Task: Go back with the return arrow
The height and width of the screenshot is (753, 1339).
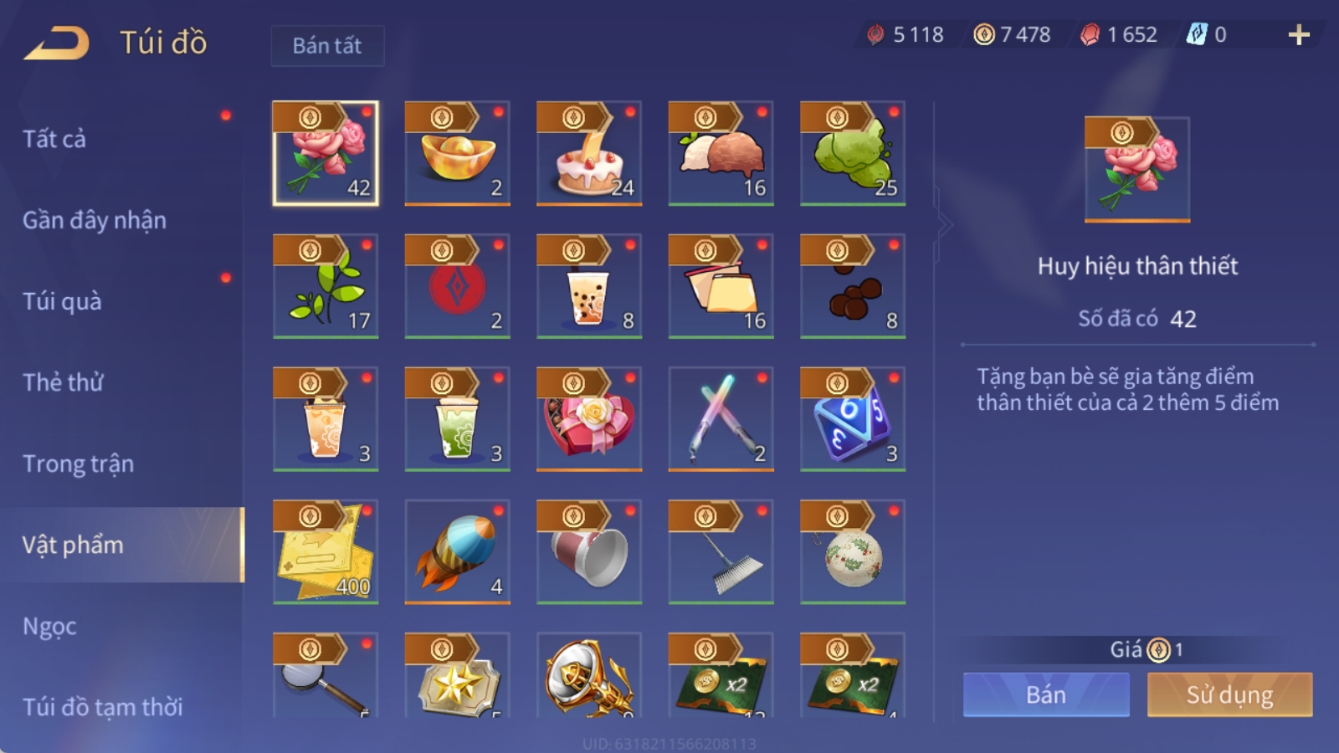Action: [57, 43]
